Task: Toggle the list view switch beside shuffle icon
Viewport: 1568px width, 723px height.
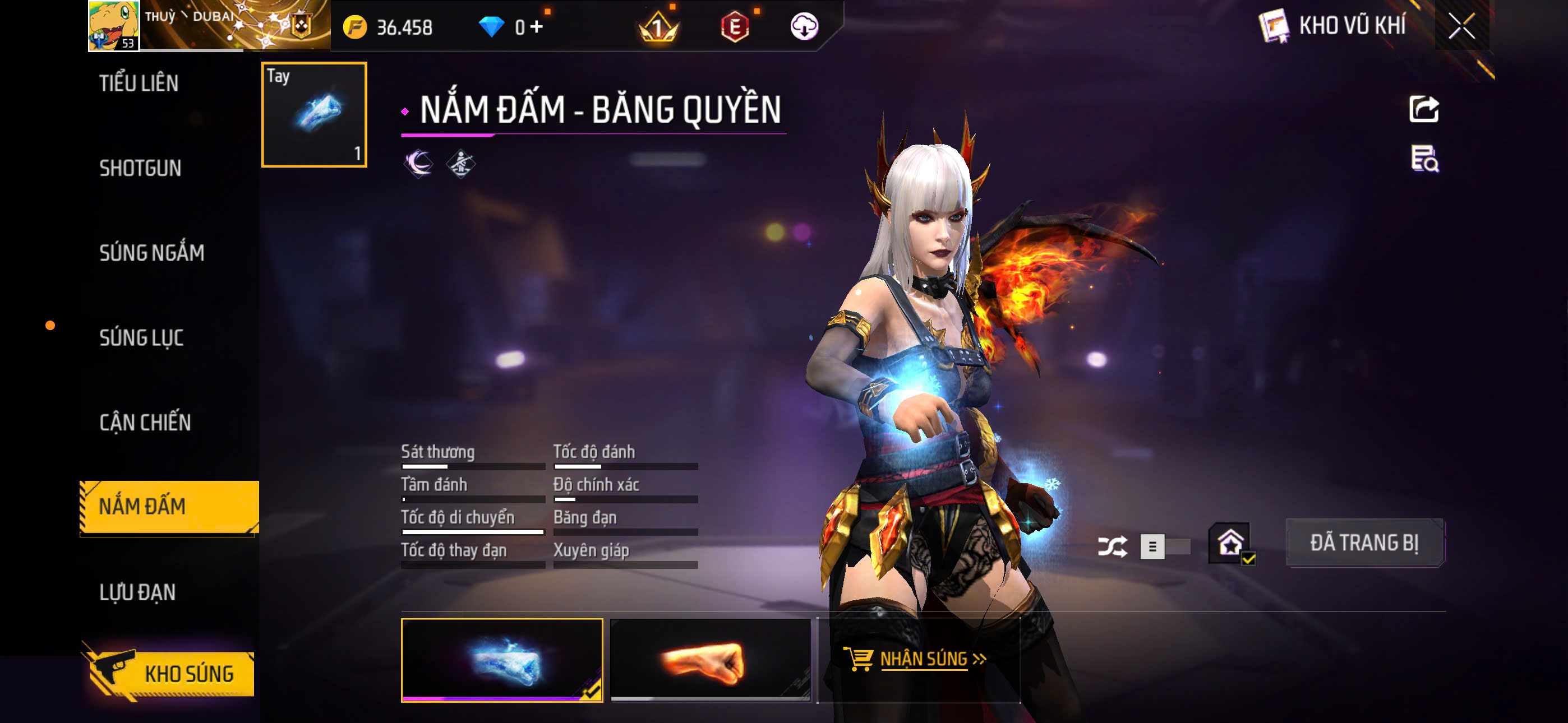Action: point(1154,546)
